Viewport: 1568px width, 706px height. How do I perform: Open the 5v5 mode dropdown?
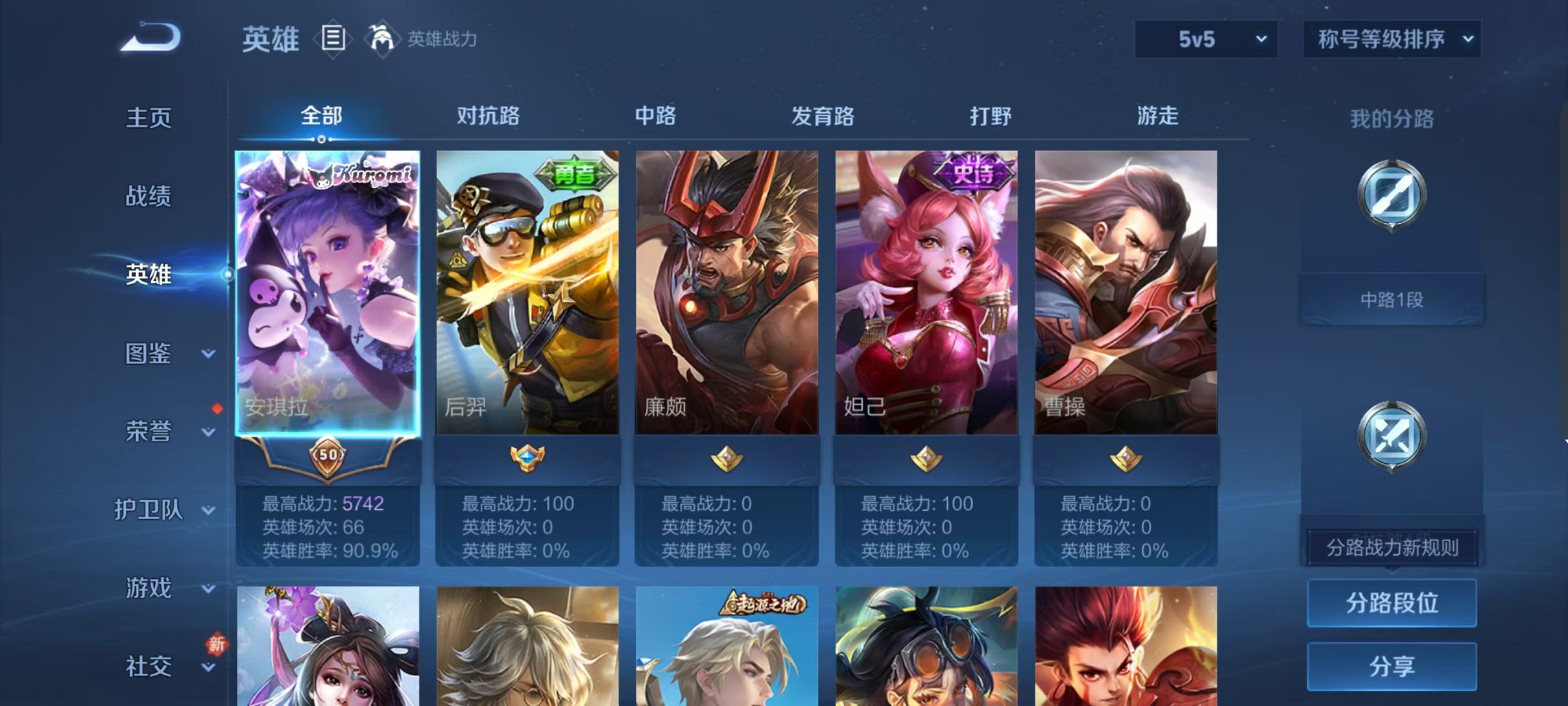[1205, 39]
